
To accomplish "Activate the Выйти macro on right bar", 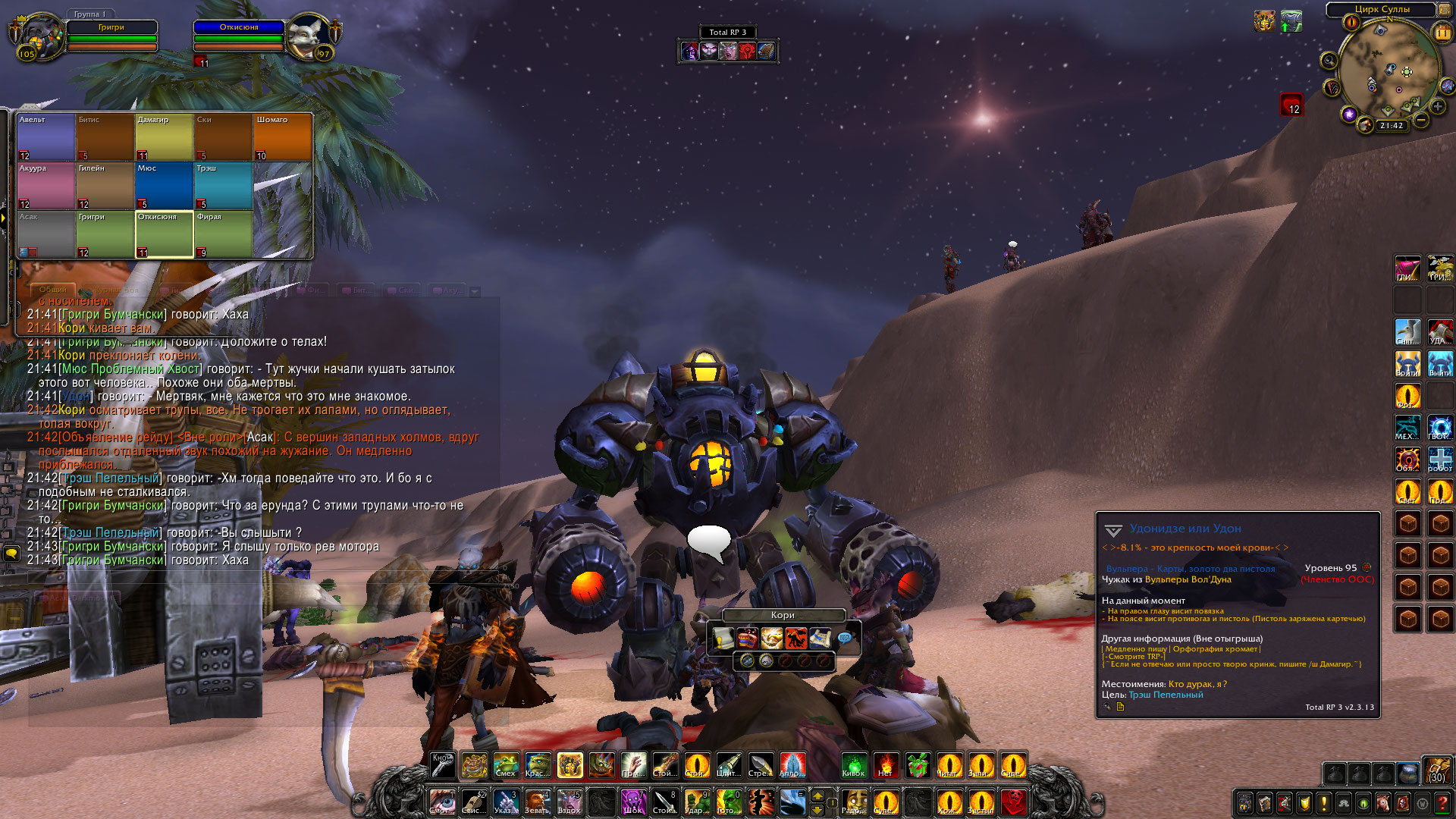I will coord(1440,363).
